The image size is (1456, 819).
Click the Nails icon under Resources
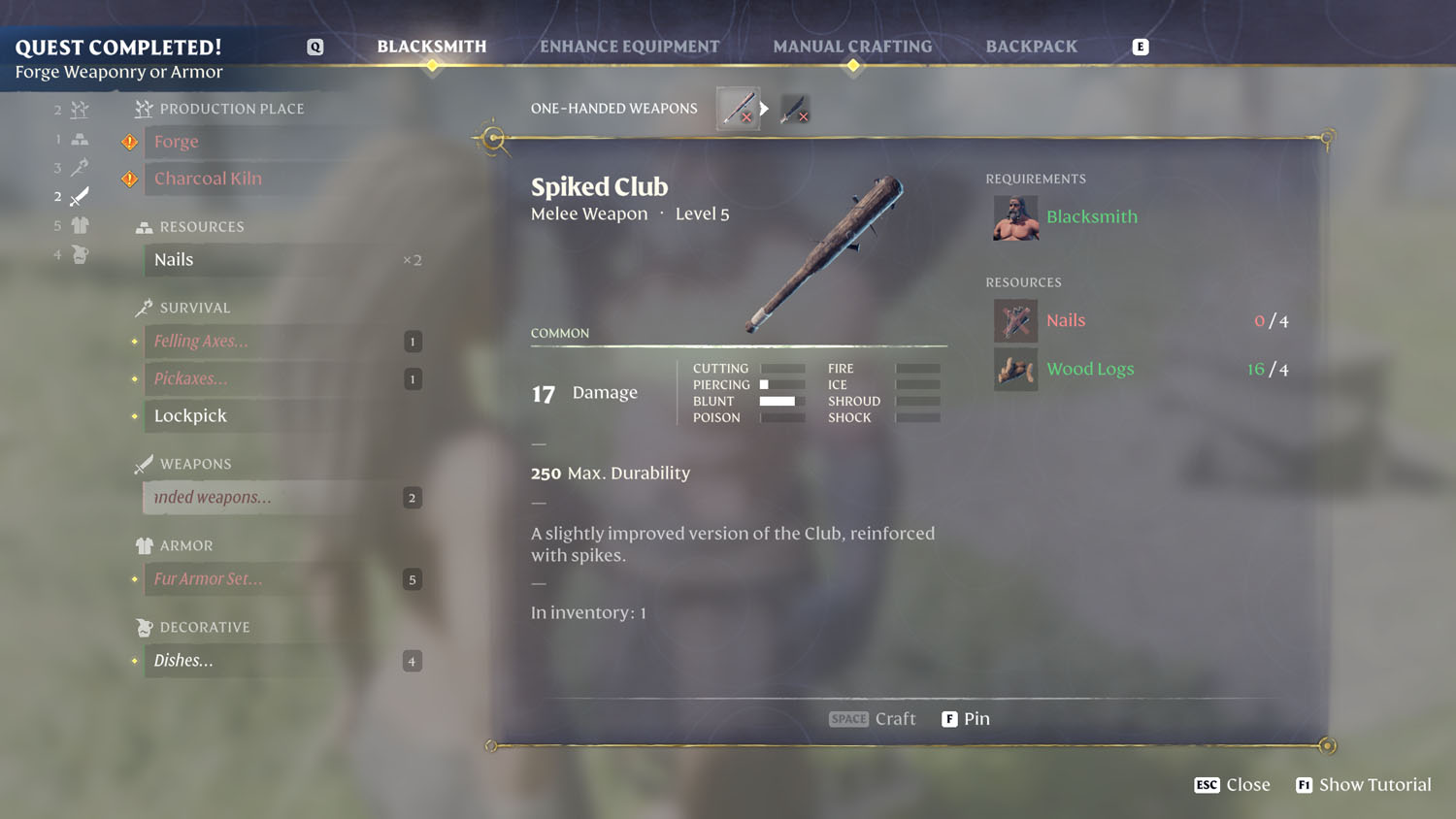[x=1015, y=320]
